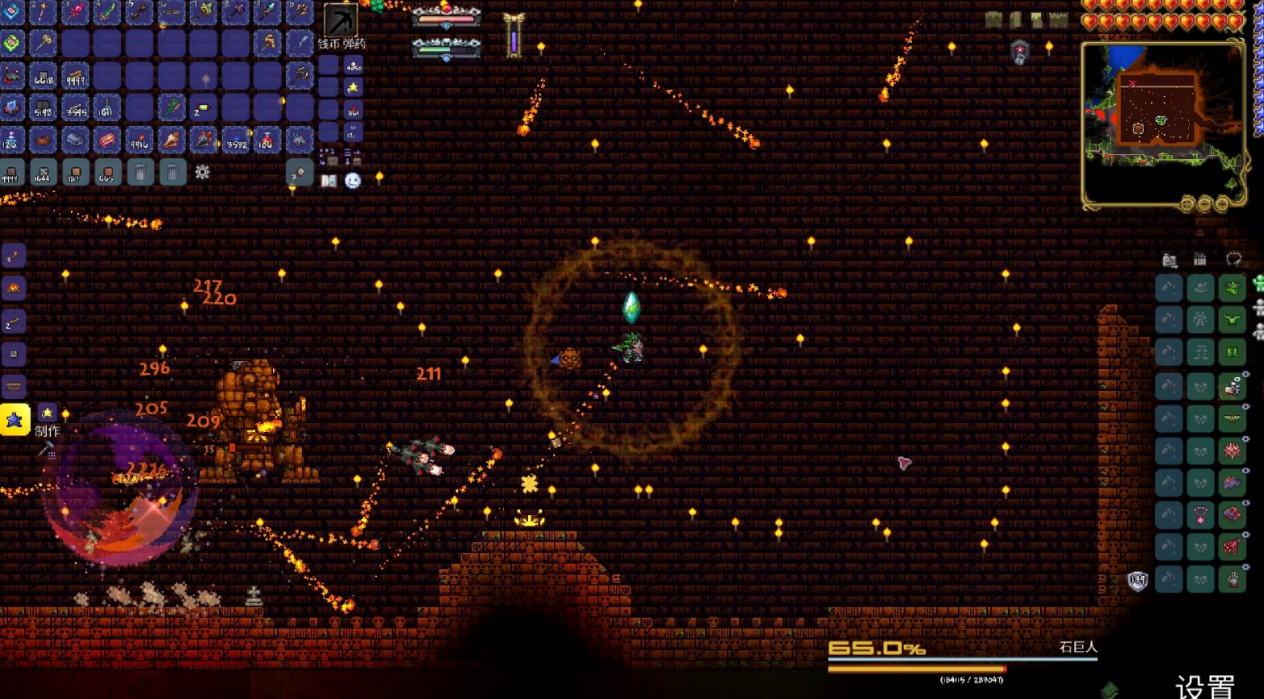Open the 设置 settings menu
Viewport: 1264px width, 699px height.
[1206, 686]
